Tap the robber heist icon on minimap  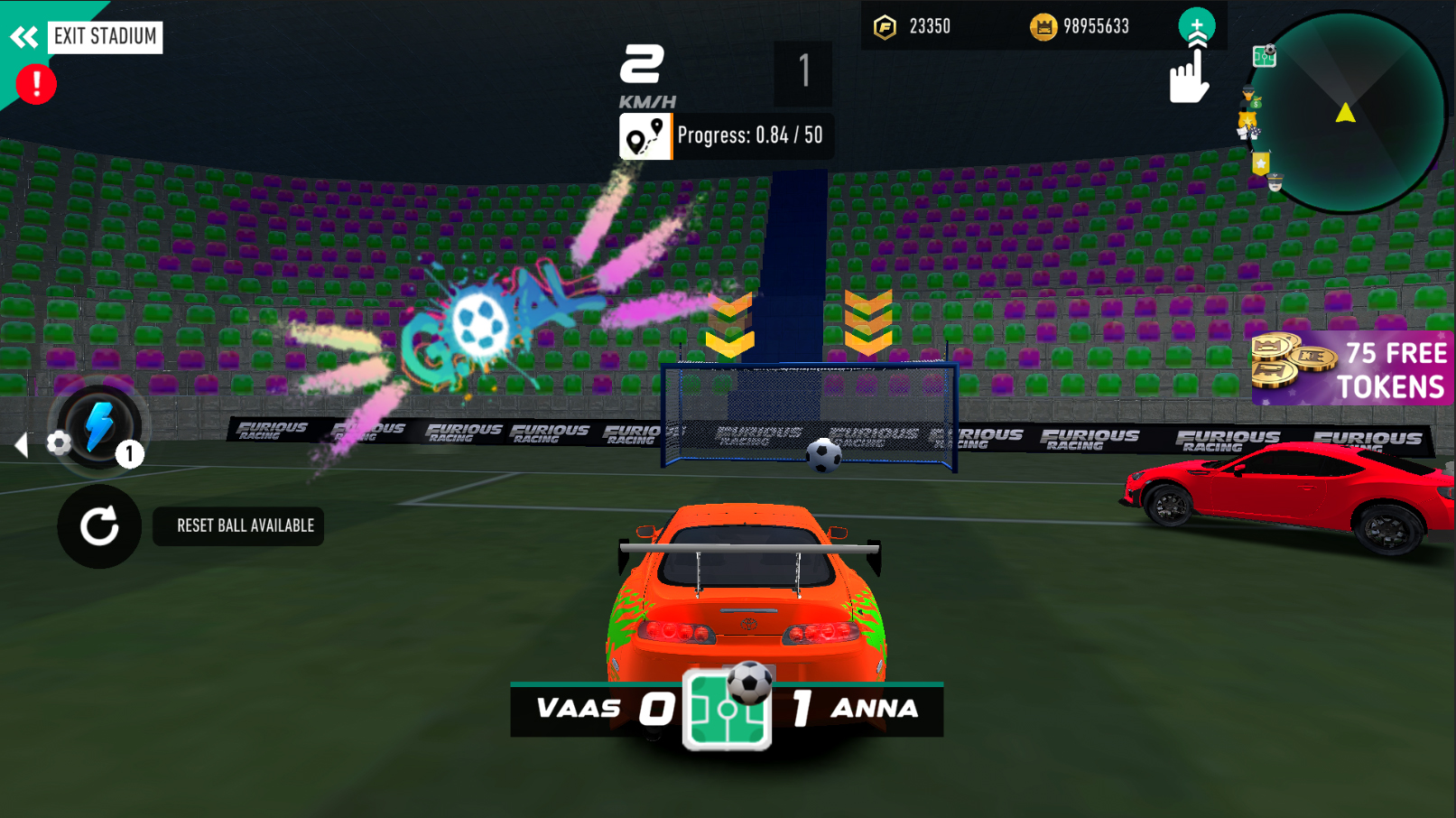(x=1248, y=97)
